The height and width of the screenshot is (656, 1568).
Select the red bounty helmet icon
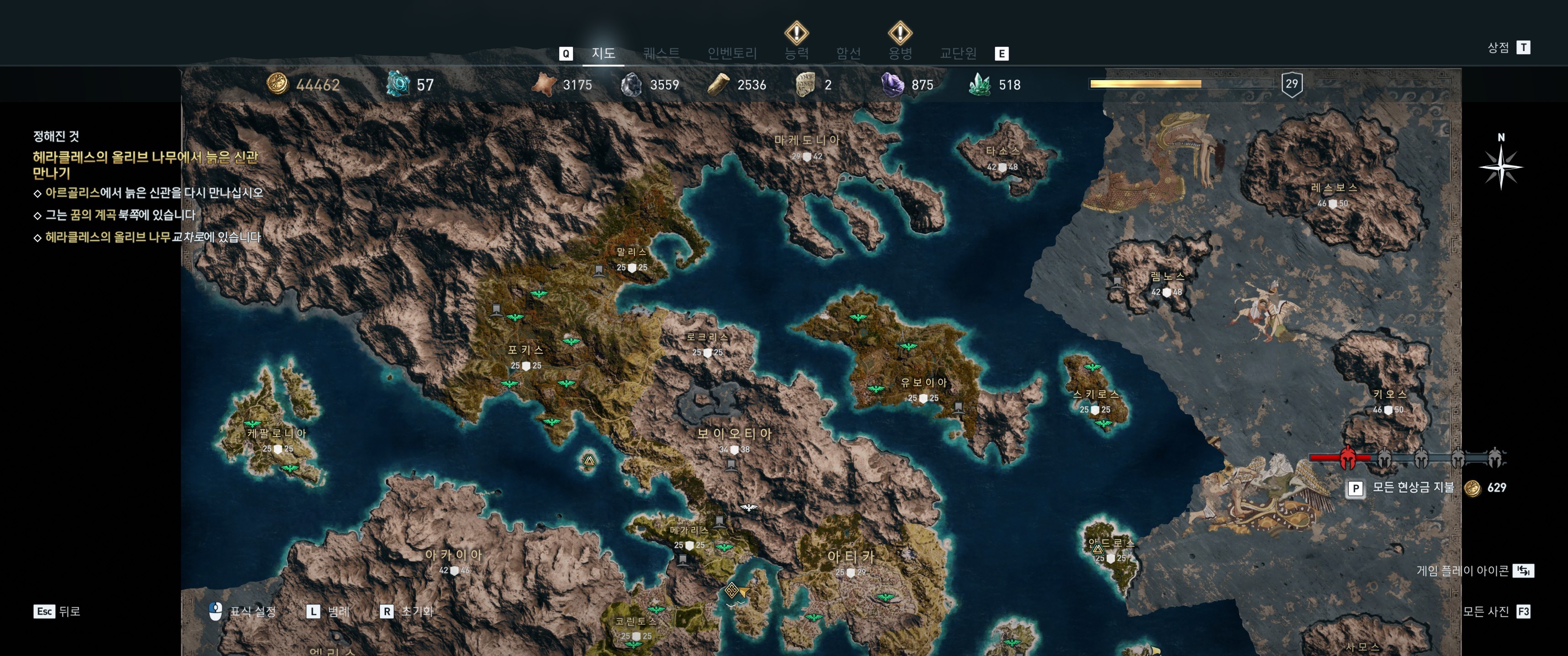1348,458
